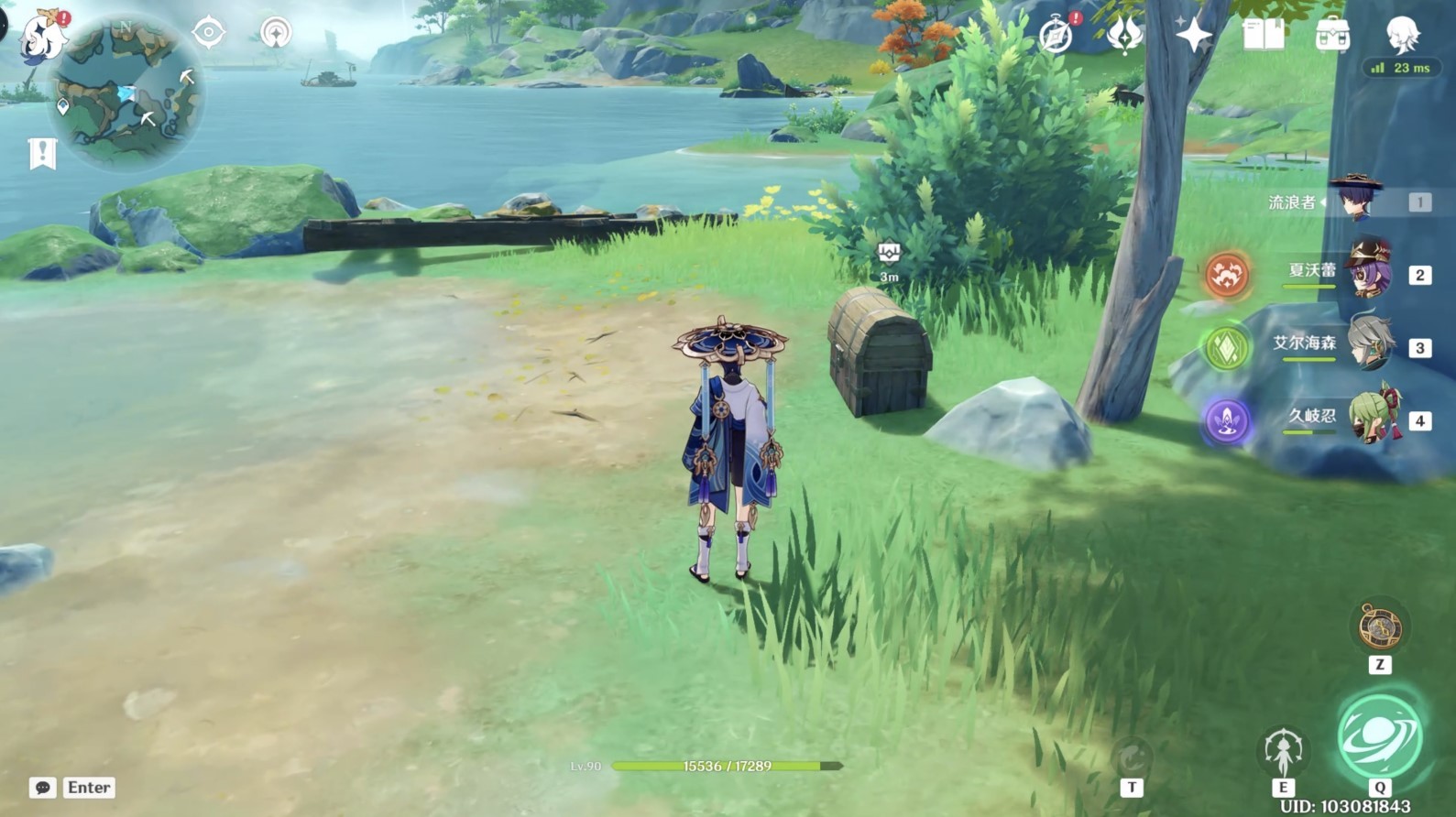The width and height of the screenshot is (1456, 817).
Task: Open the Wish star icon
Action: pyautogui.click(x=1194, y=35)
